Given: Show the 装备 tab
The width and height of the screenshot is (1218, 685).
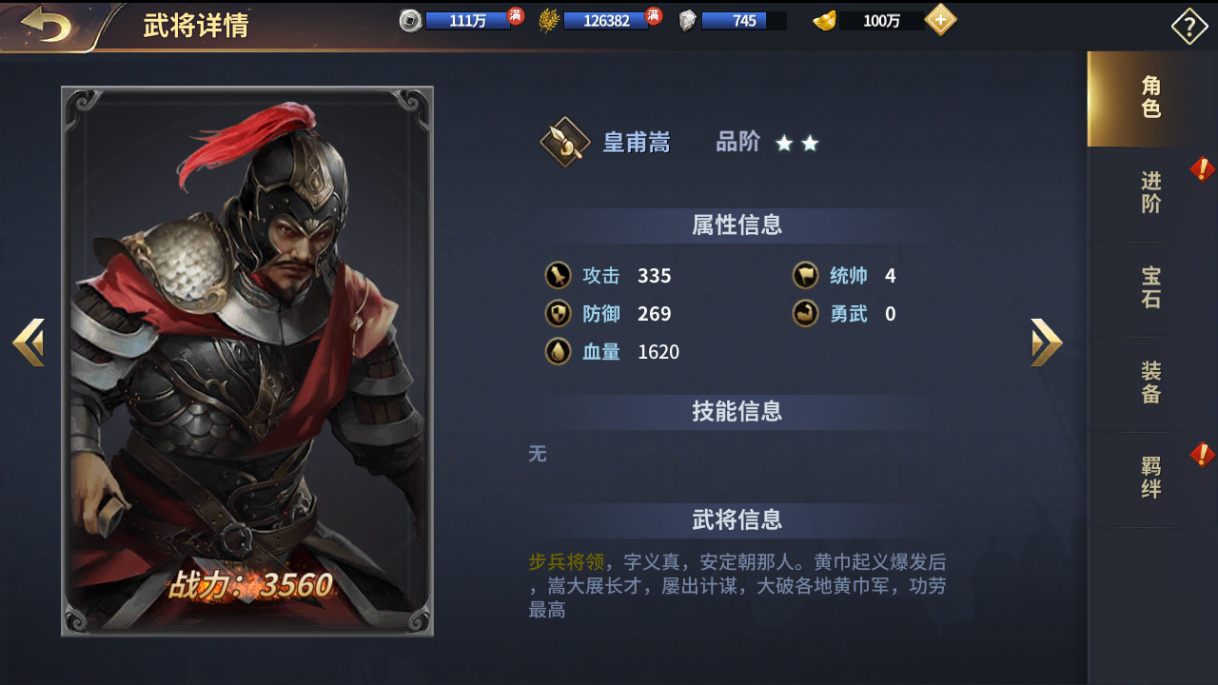Looking at the screenshot, I should tap(1151, 383).
